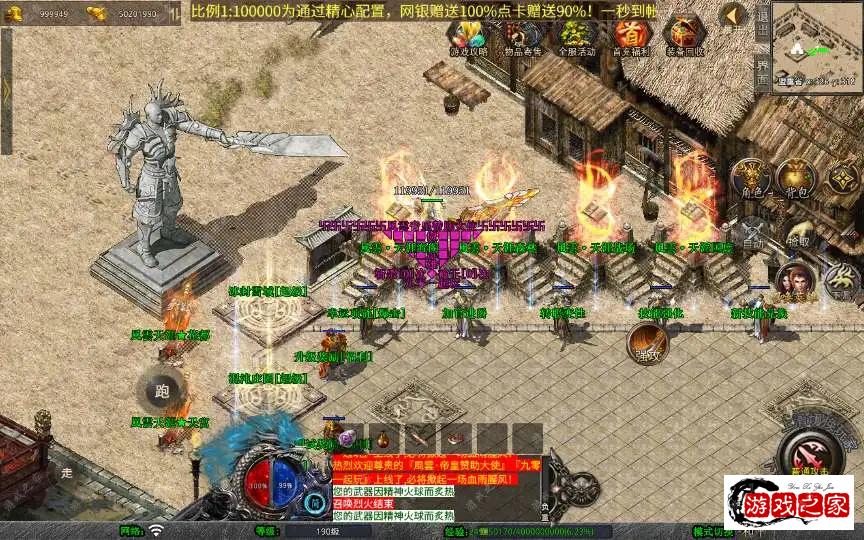The image size is (864, 540).
Task: Toggle the 跑 run button
Action: pyautogui.click(x=162, y=392)
